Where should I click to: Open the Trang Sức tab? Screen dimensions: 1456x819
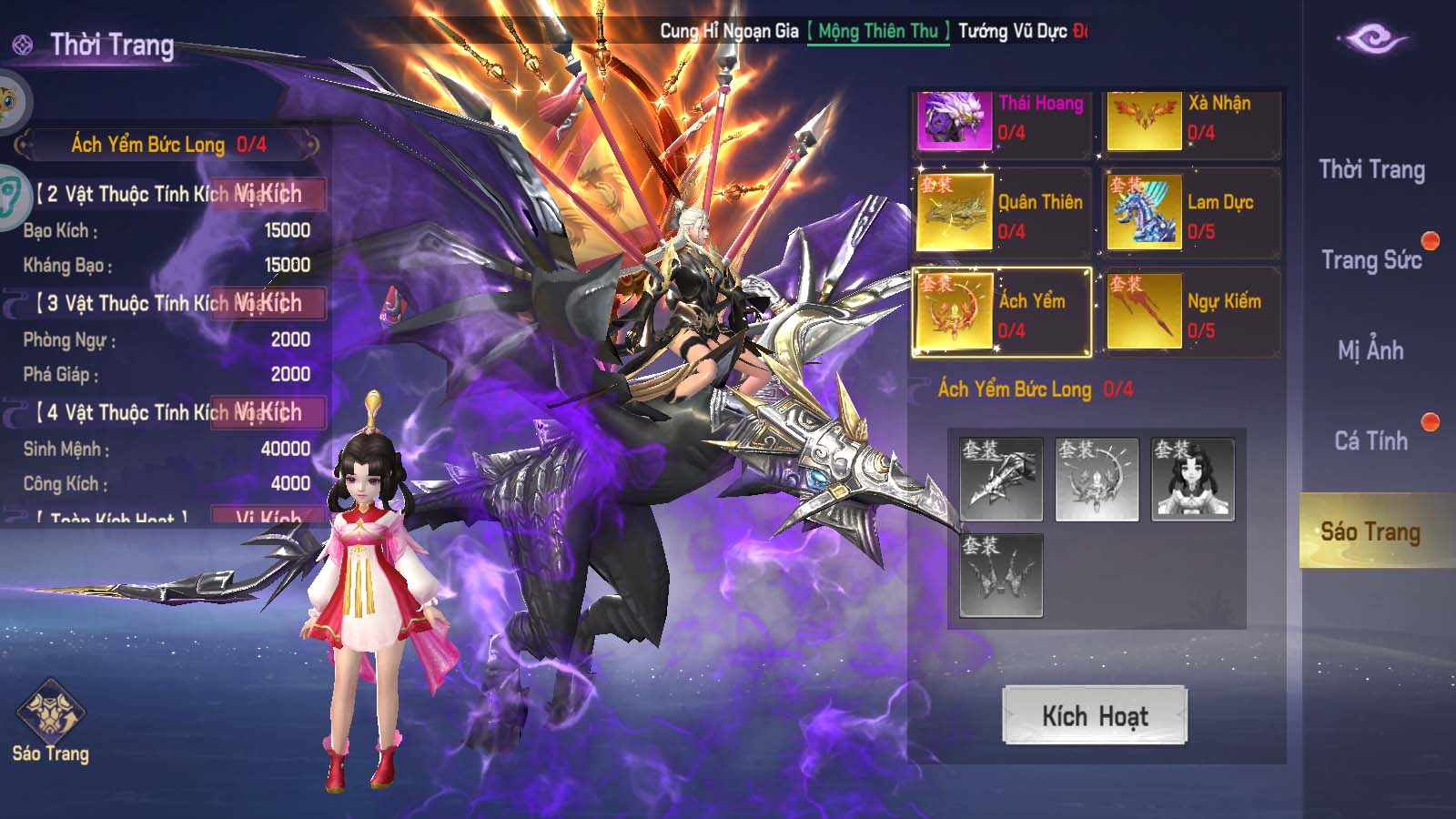(x=1371, y=260)
